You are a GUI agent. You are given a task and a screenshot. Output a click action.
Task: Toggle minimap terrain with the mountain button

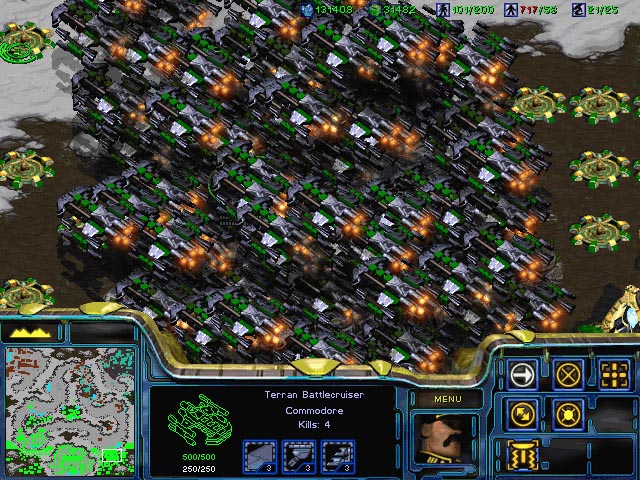[x=33, y=332]
